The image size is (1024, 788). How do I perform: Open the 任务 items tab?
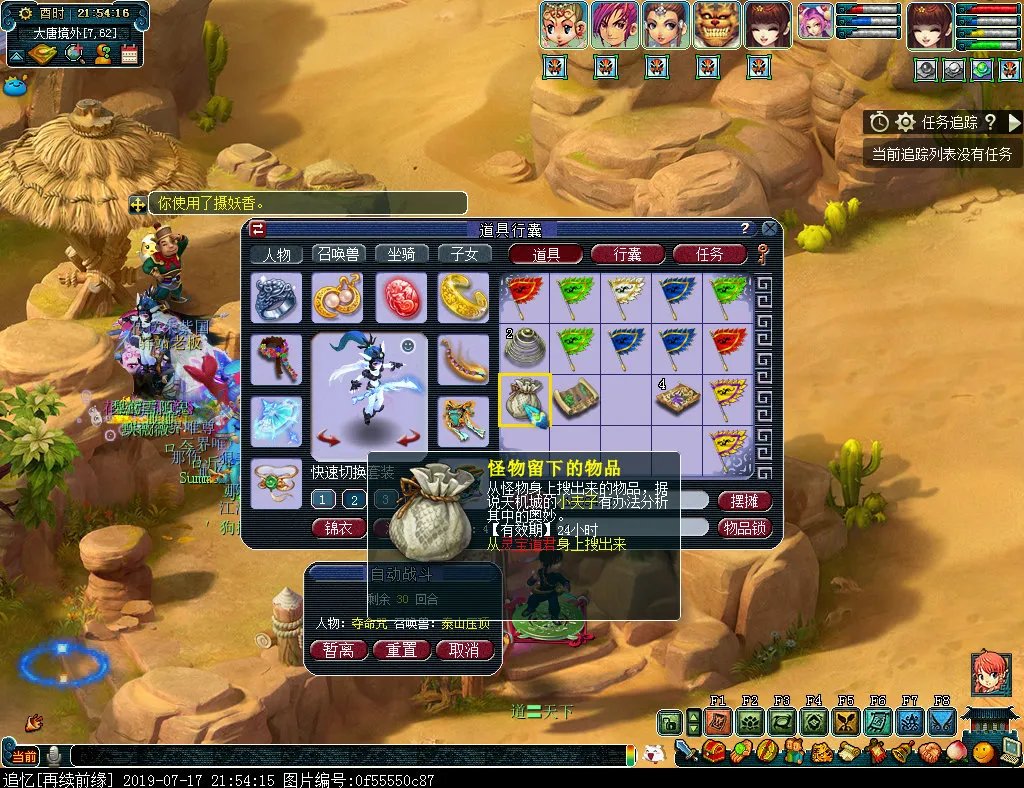(710, 254)
